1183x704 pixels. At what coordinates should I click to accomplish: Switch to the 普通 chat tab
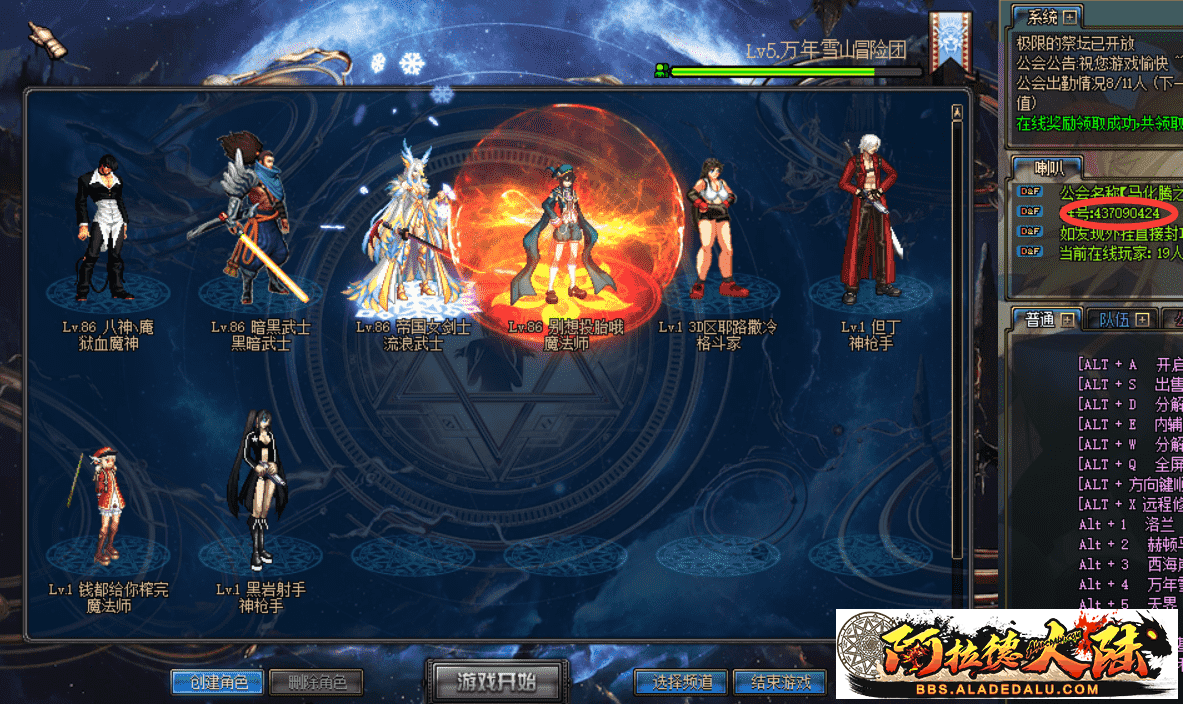pos(1039,320)
